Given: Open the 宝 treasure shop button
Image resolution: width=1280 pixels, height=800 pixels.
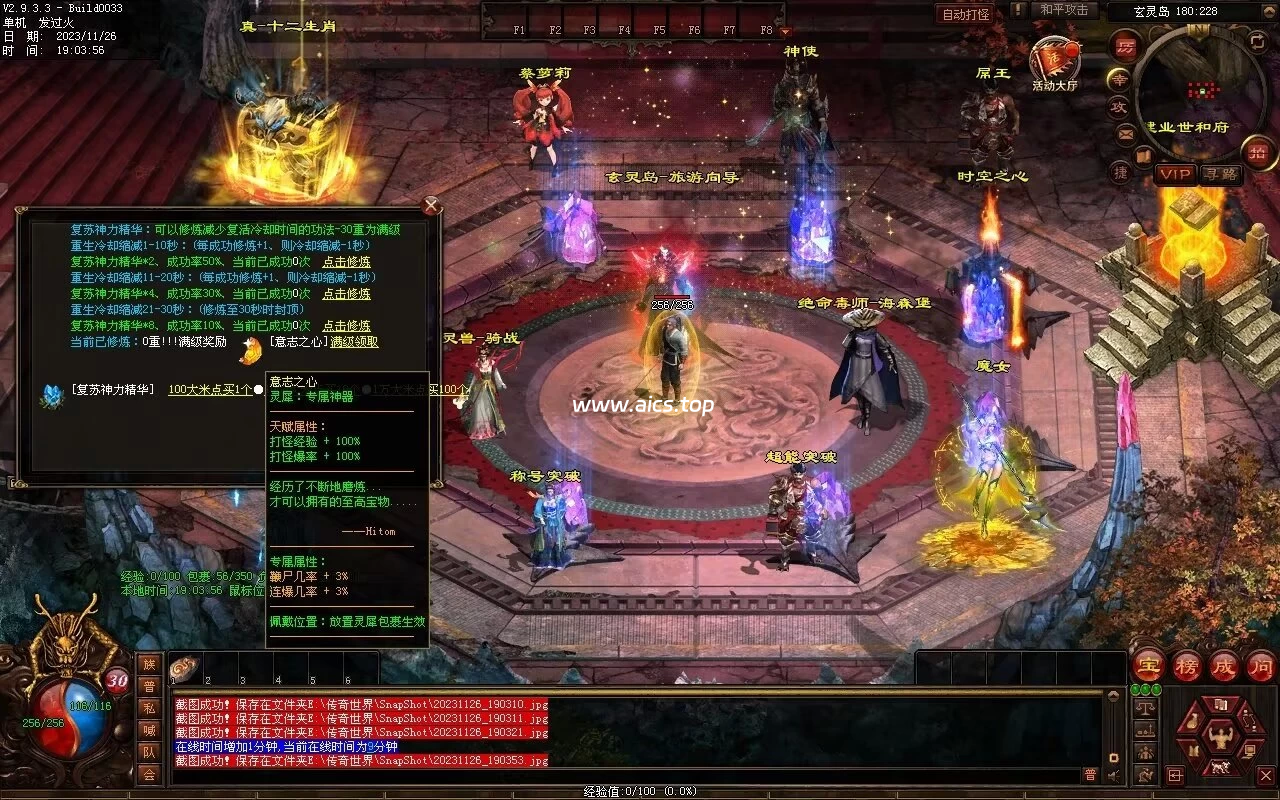Looking at the screenshot, I should click(1149, 665).
